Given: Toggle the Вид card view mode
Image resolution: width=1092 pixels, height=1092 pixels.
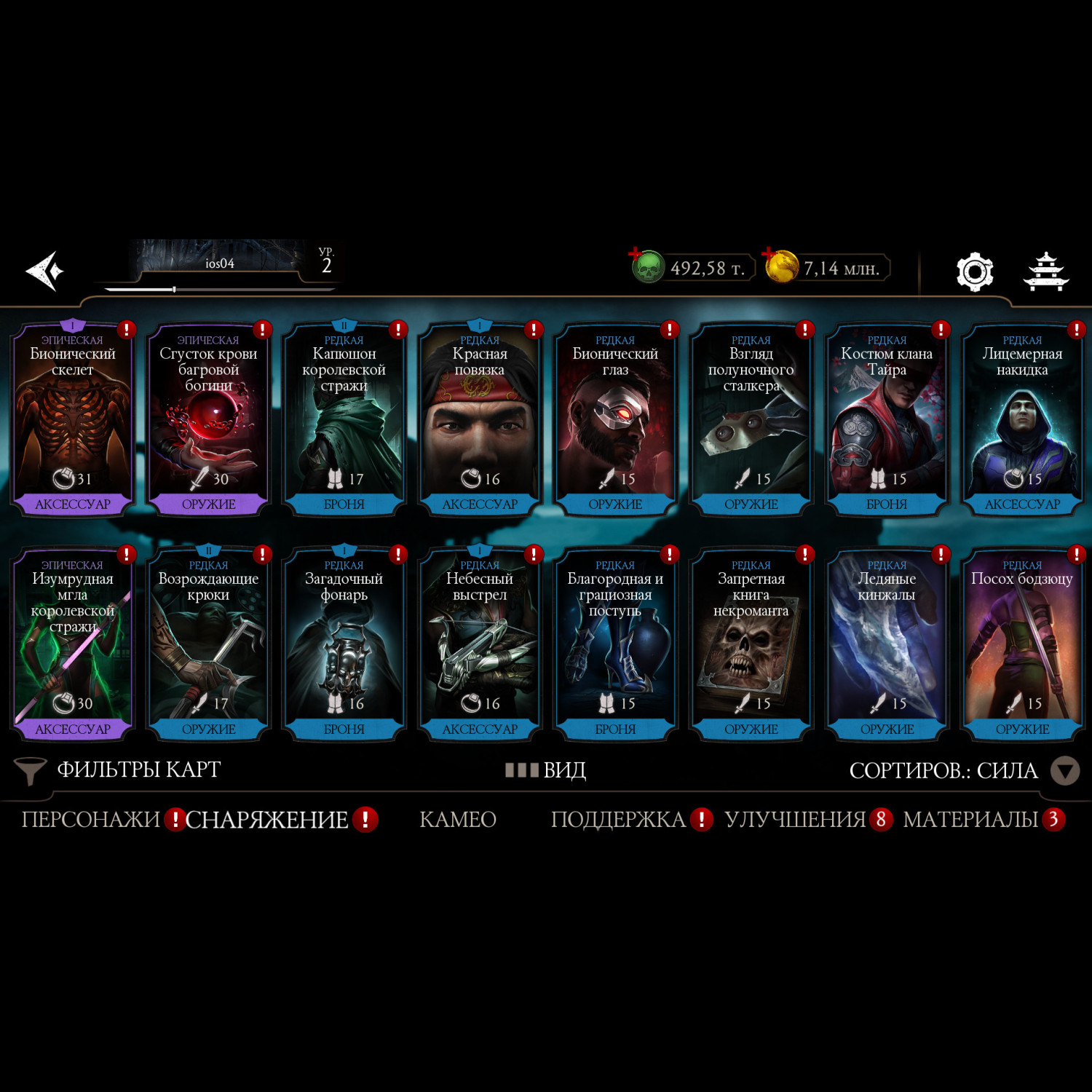Looking at the screenshot, I should click(x=546, y=770).
